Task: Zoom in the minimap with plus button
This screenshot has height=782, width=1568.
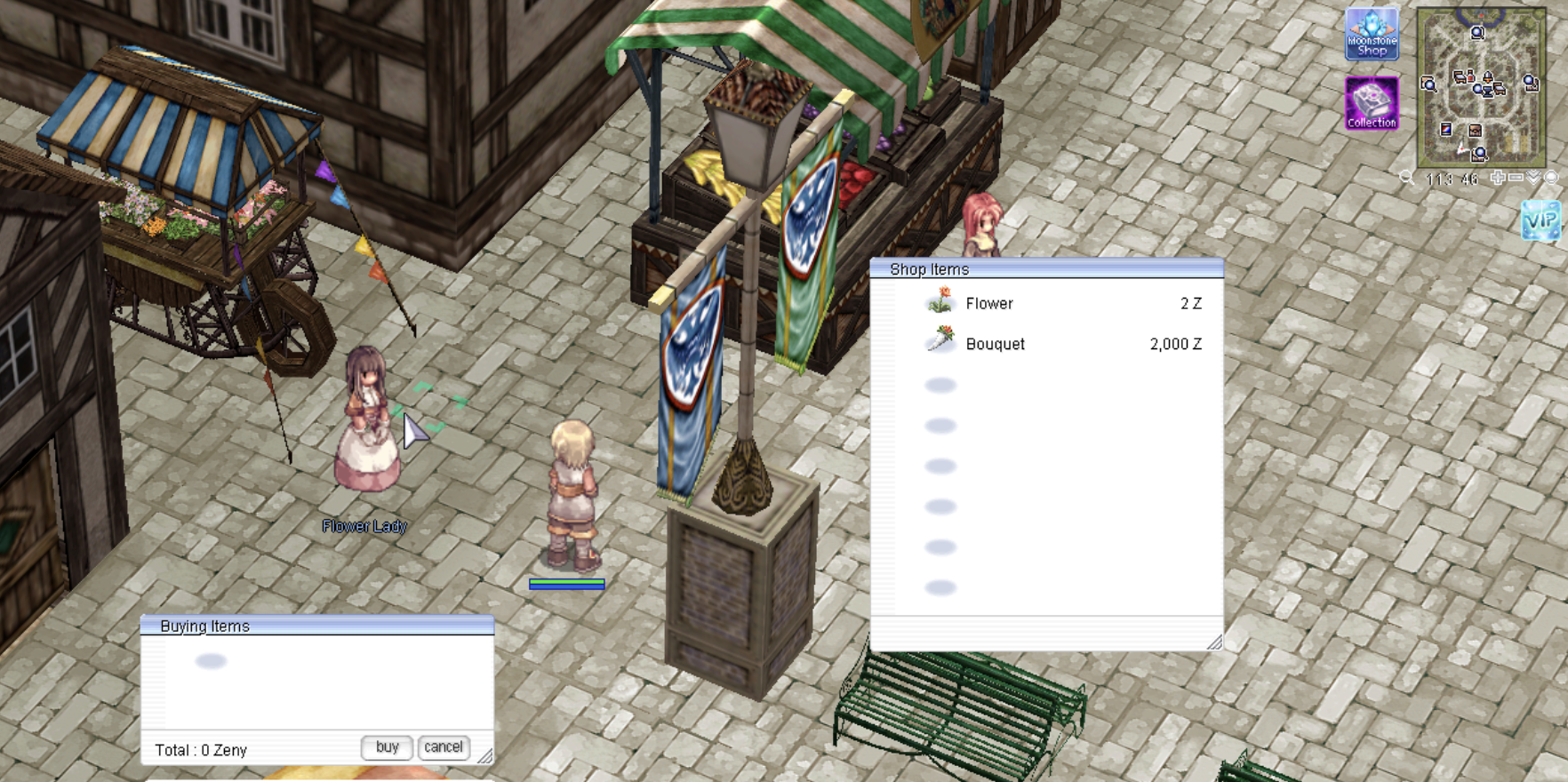Action: (1498, 178)
